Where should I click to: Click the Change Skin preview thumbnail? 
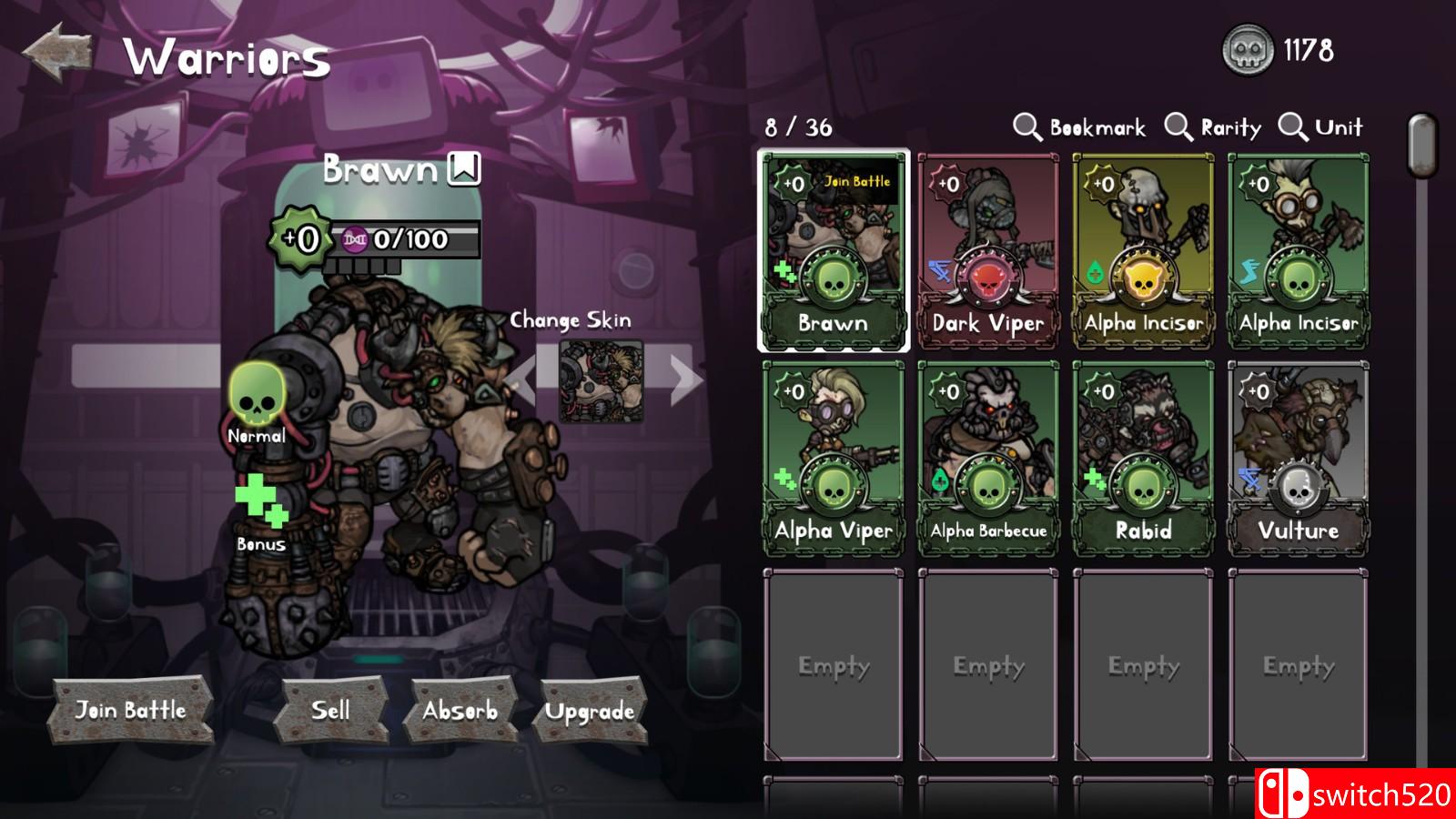601,381
